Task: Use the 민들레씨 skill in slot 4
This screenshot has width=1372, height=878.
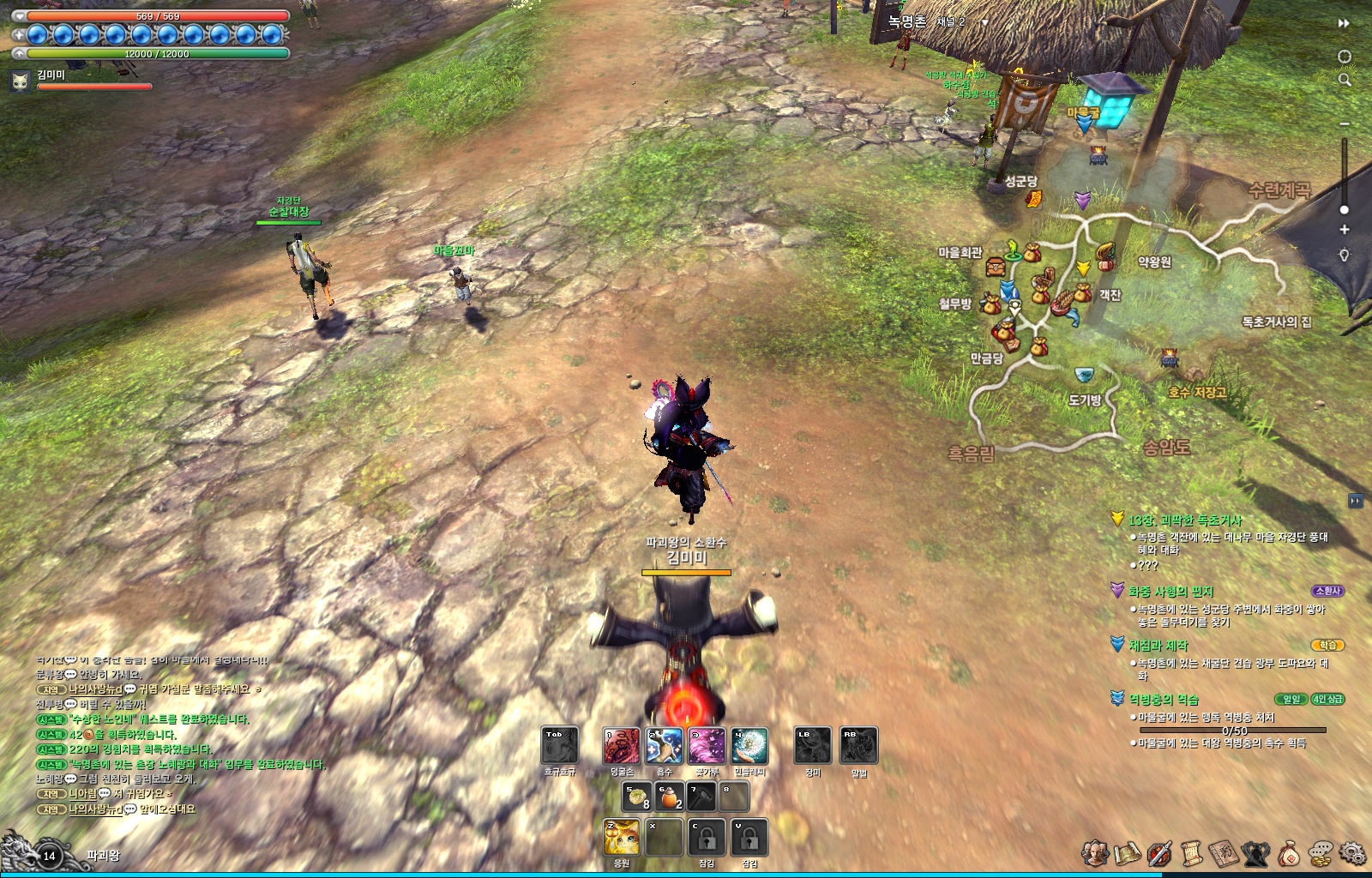Action: [750, 747]
